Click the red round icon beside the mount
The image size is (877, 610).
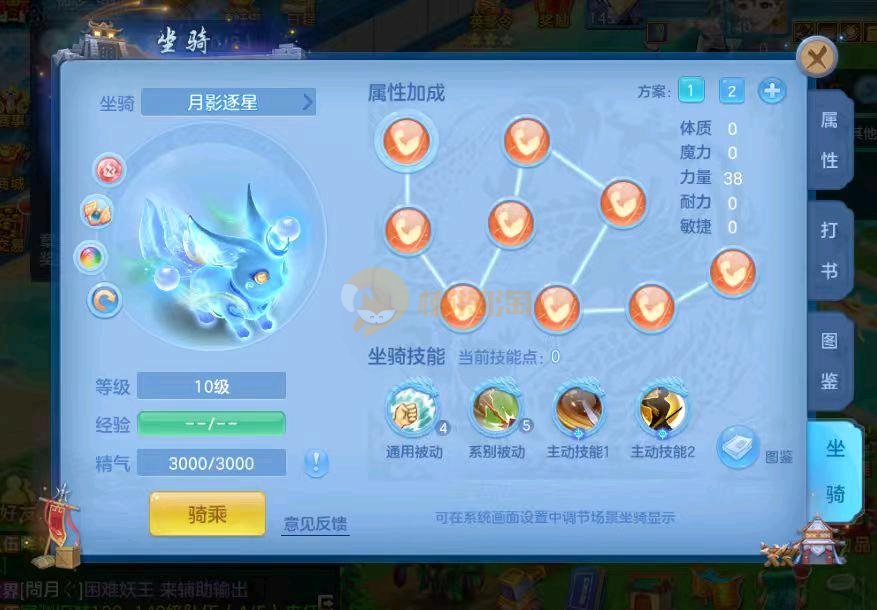[x=109, y=169]
